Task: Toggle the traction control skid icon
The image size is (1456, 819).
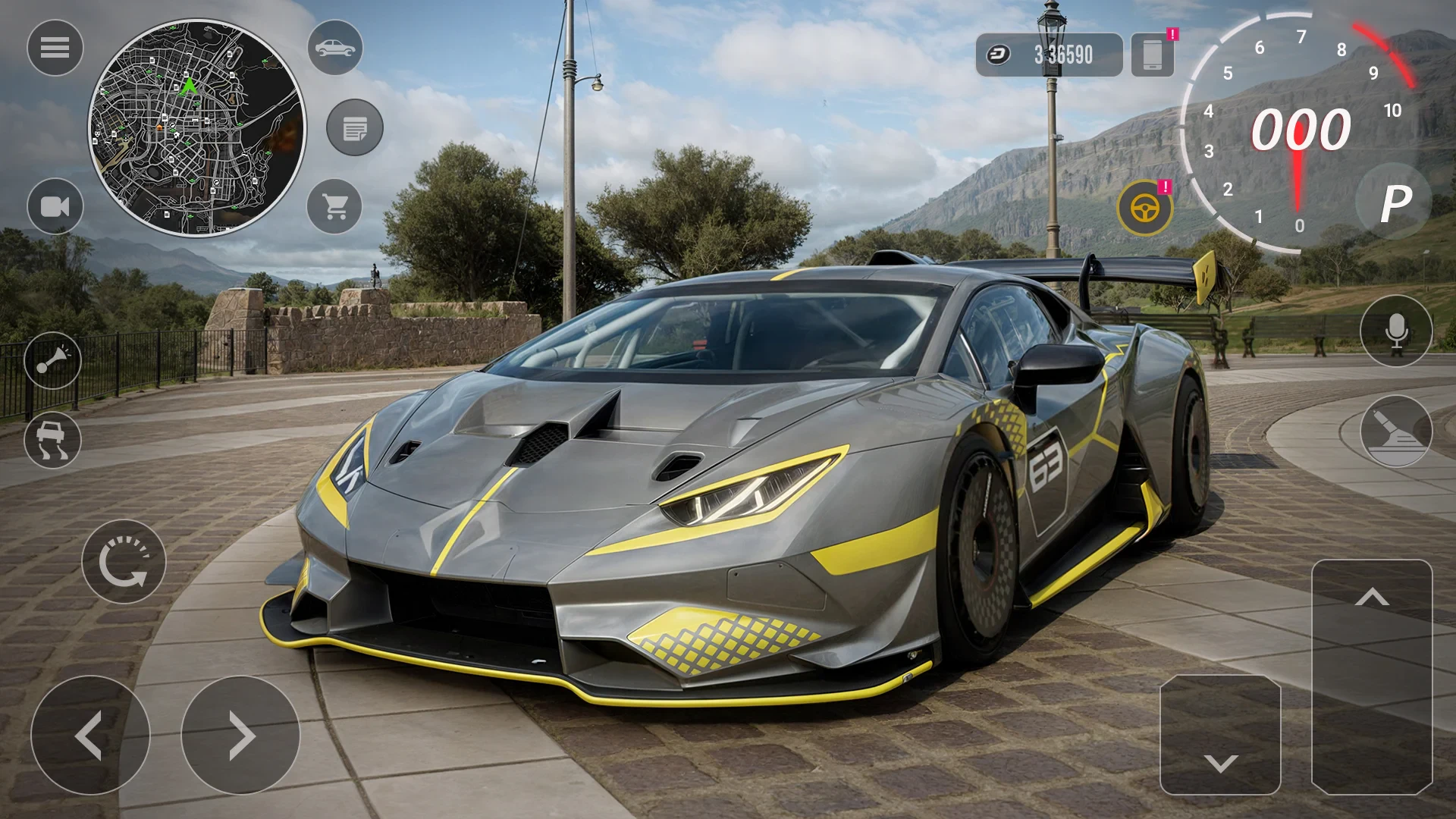Action: pos(53,441)
